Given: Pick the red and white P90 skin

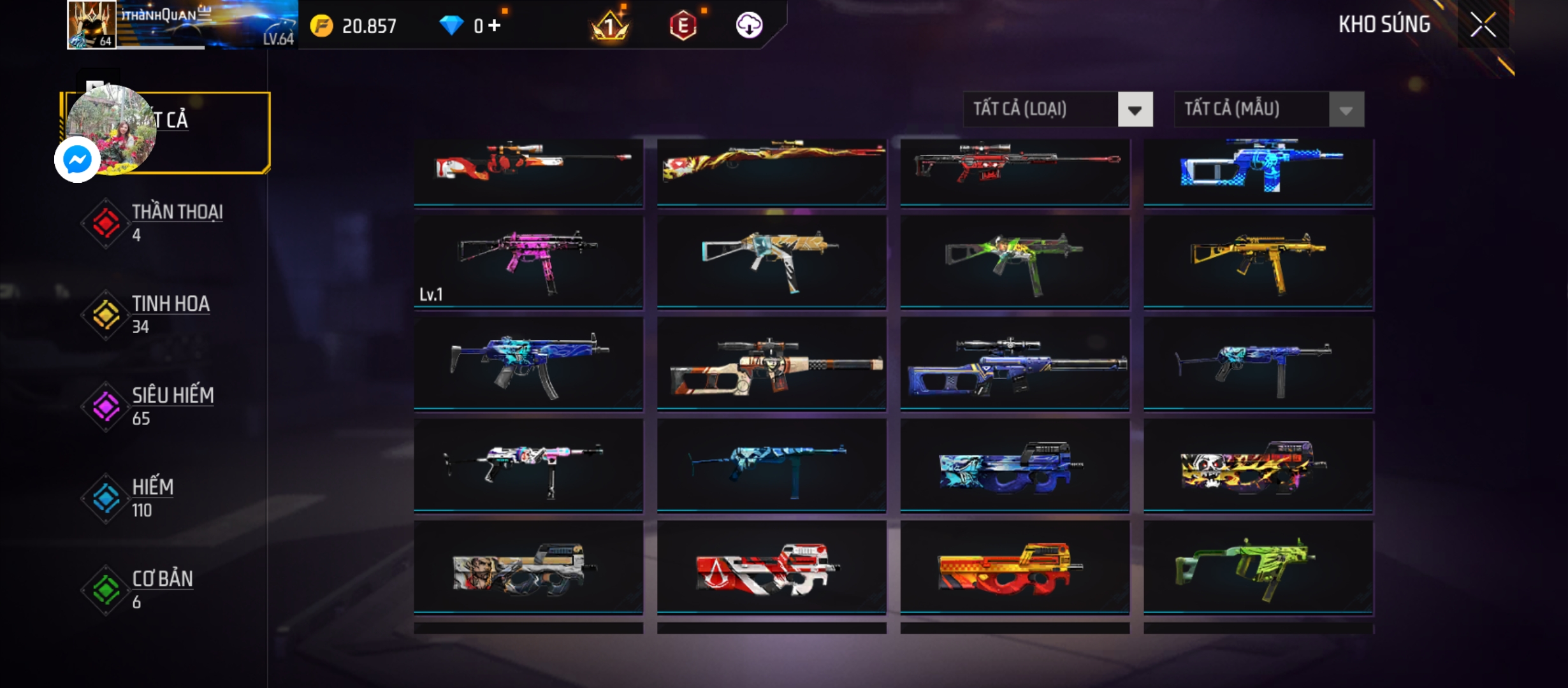Looking at the screenshot, I should tap(771, 568).
